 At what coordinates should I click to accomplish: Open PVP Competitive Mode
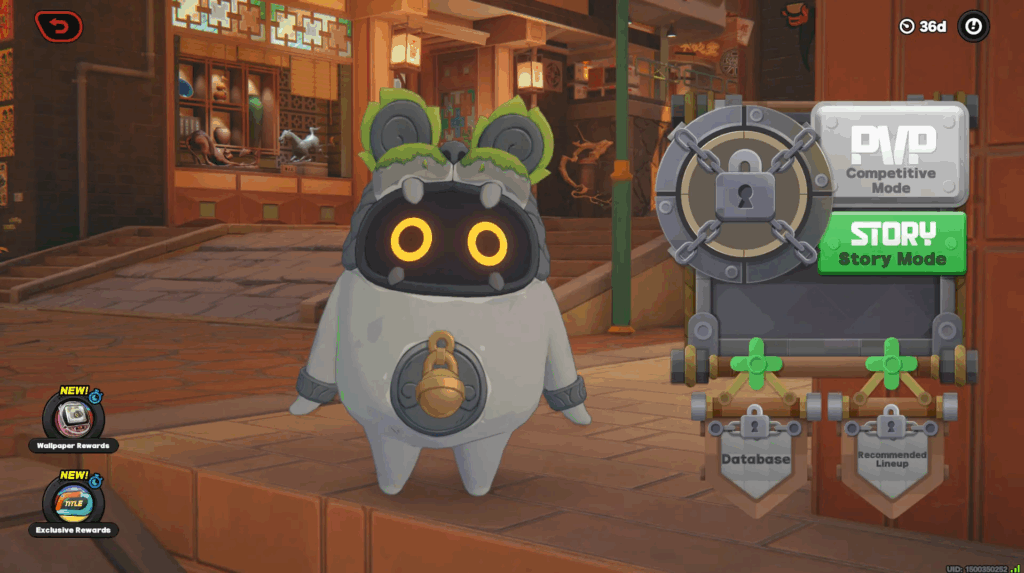pyautogui.click(x=891, y=155)
